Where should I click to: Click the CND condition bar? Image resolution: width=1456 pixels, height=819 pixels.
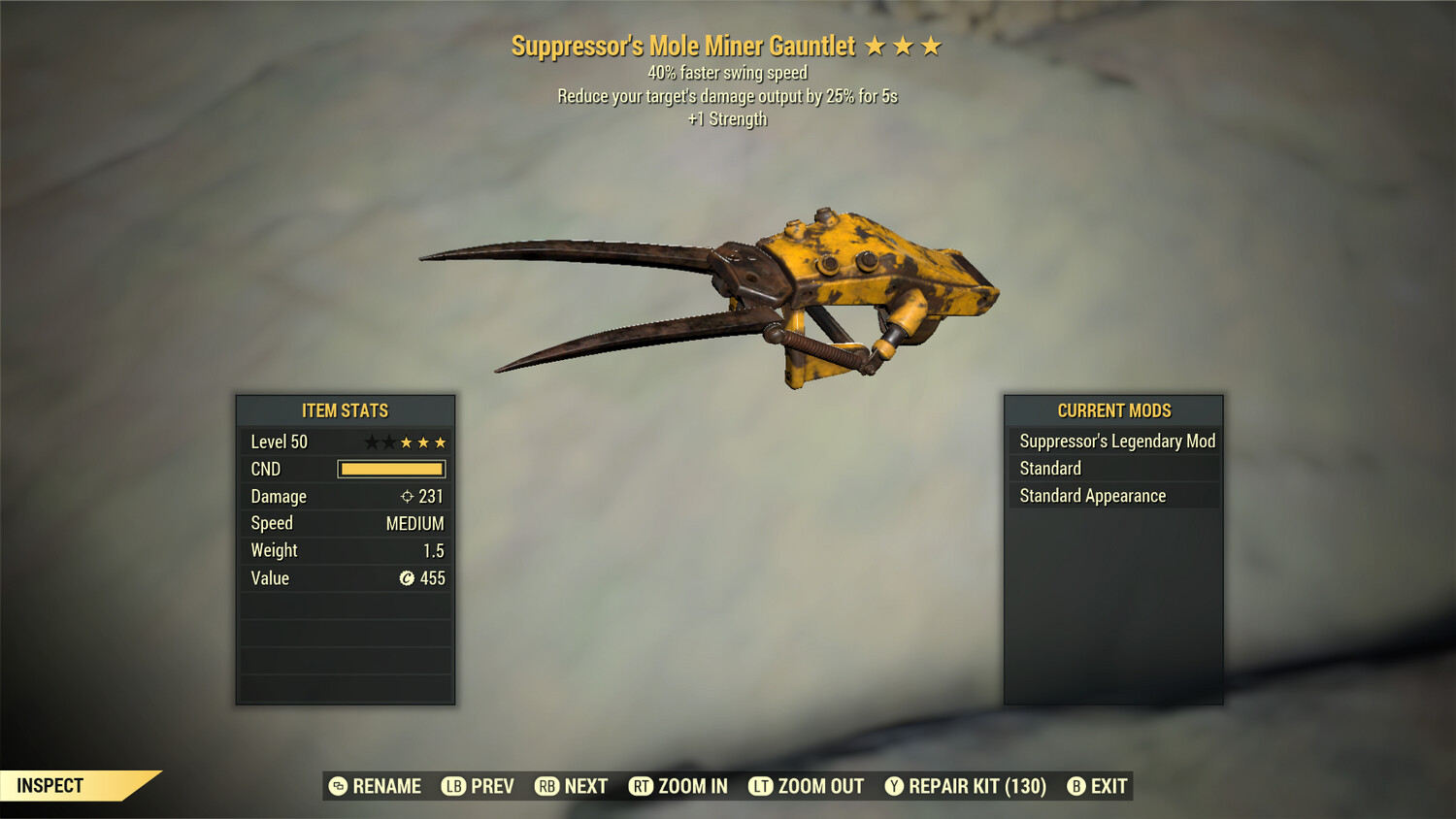(x=391, y=469)
